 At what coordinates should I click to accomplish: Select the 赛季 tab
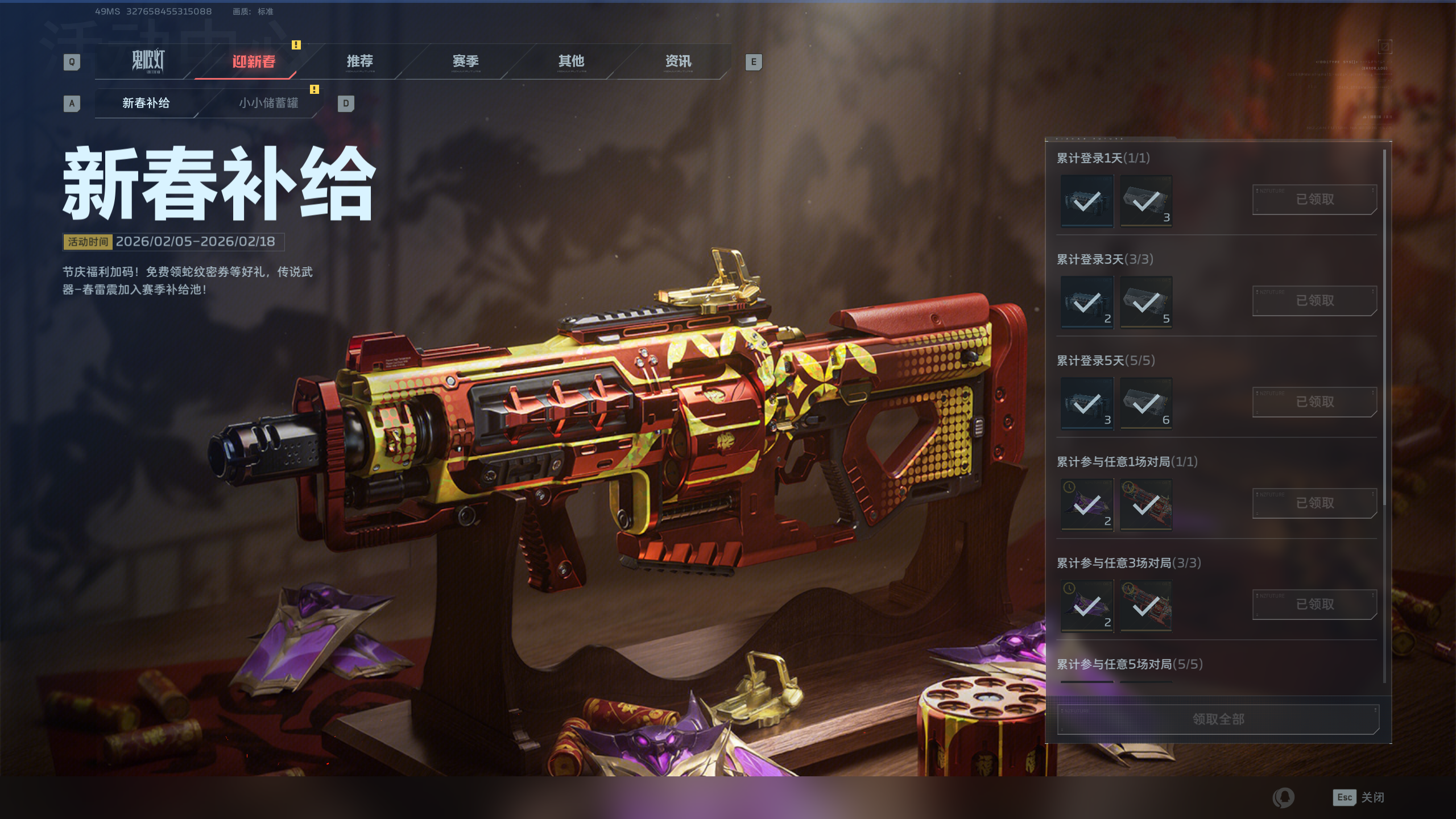465,61
